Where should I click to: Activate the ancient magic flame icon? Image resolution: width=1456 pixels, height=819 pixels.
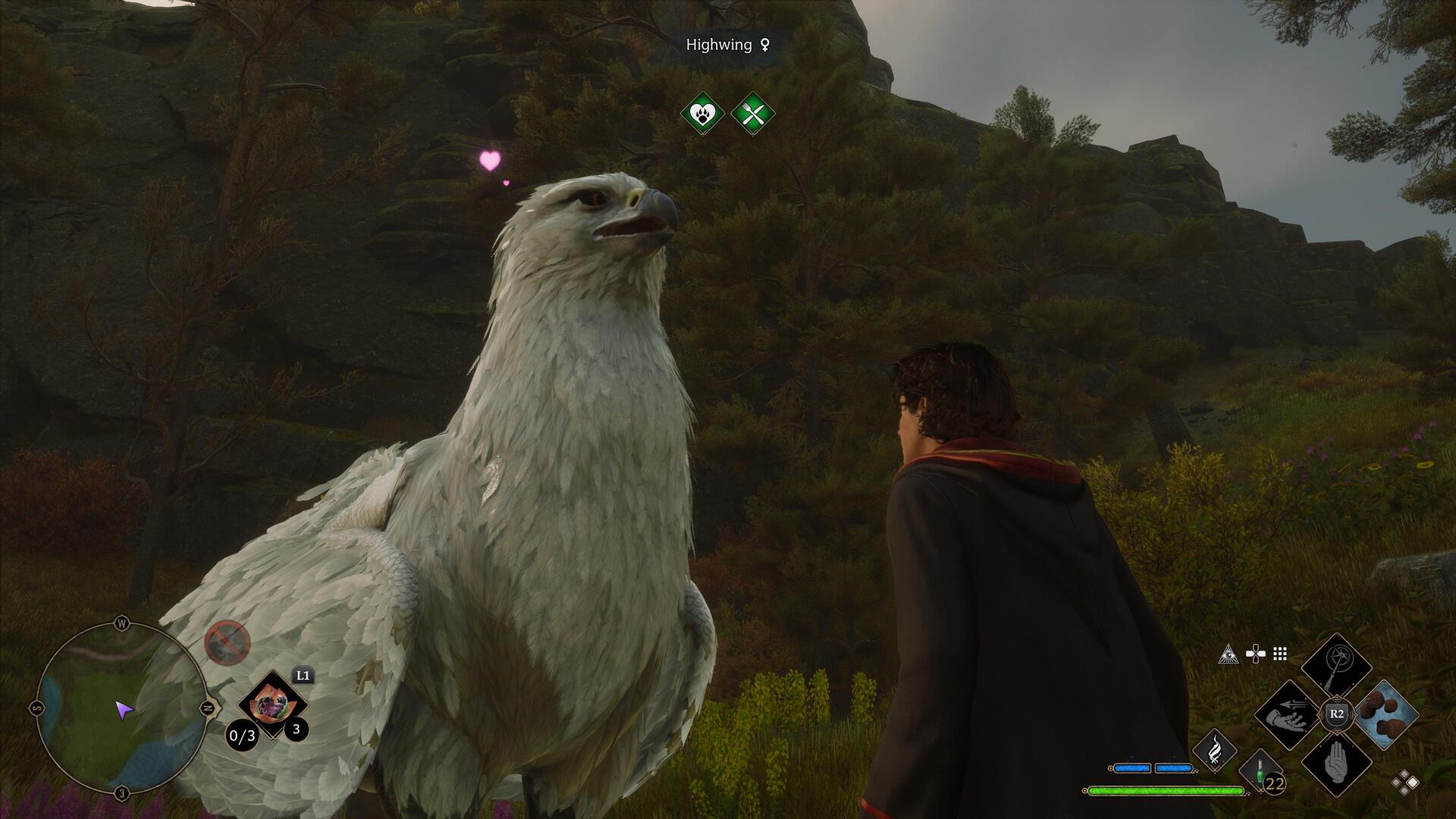coord(1214,750)
